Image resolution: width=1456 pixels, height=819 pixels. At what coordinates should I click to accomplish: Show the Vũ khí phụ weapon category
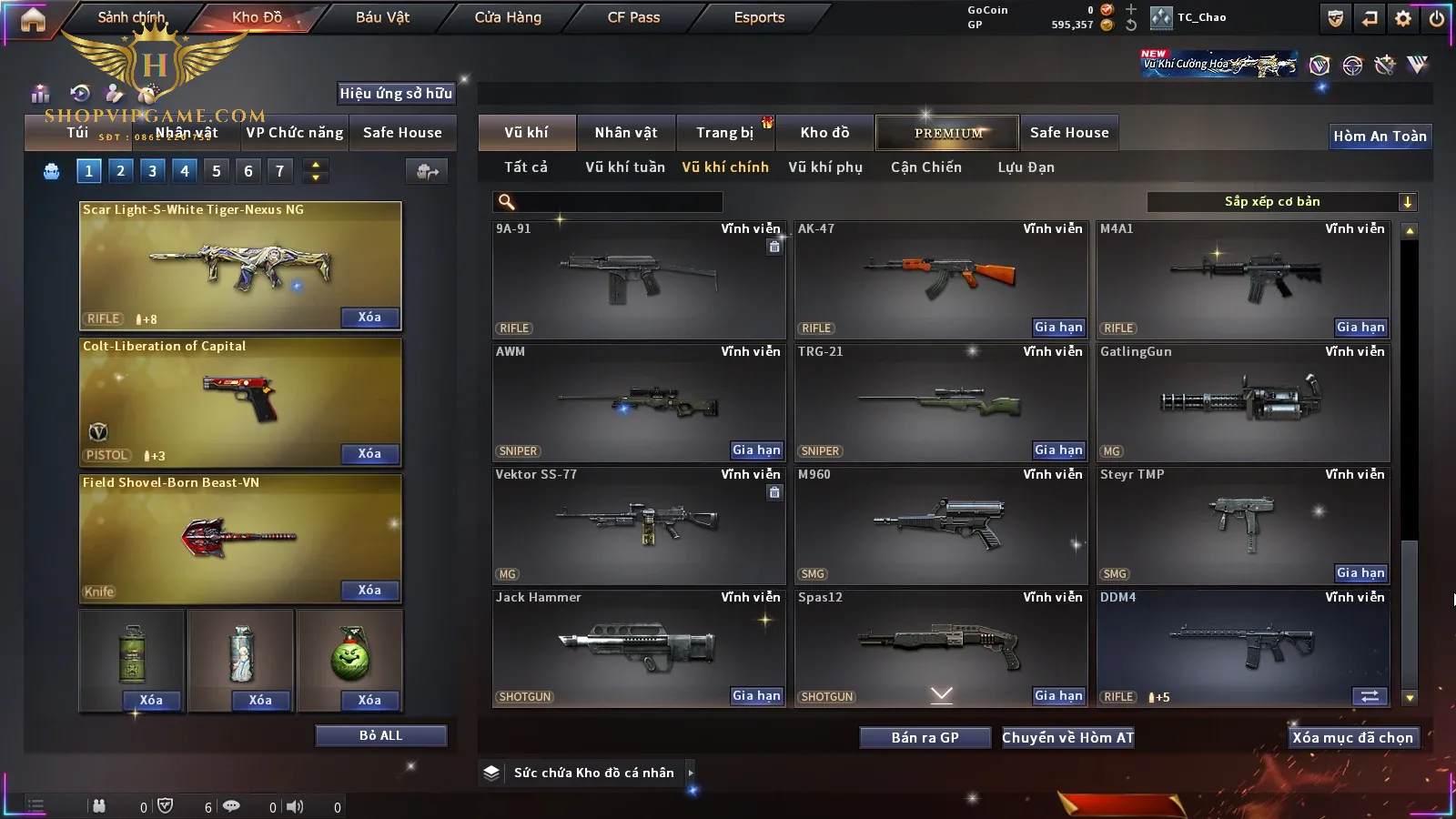click(x=825, y=167)
